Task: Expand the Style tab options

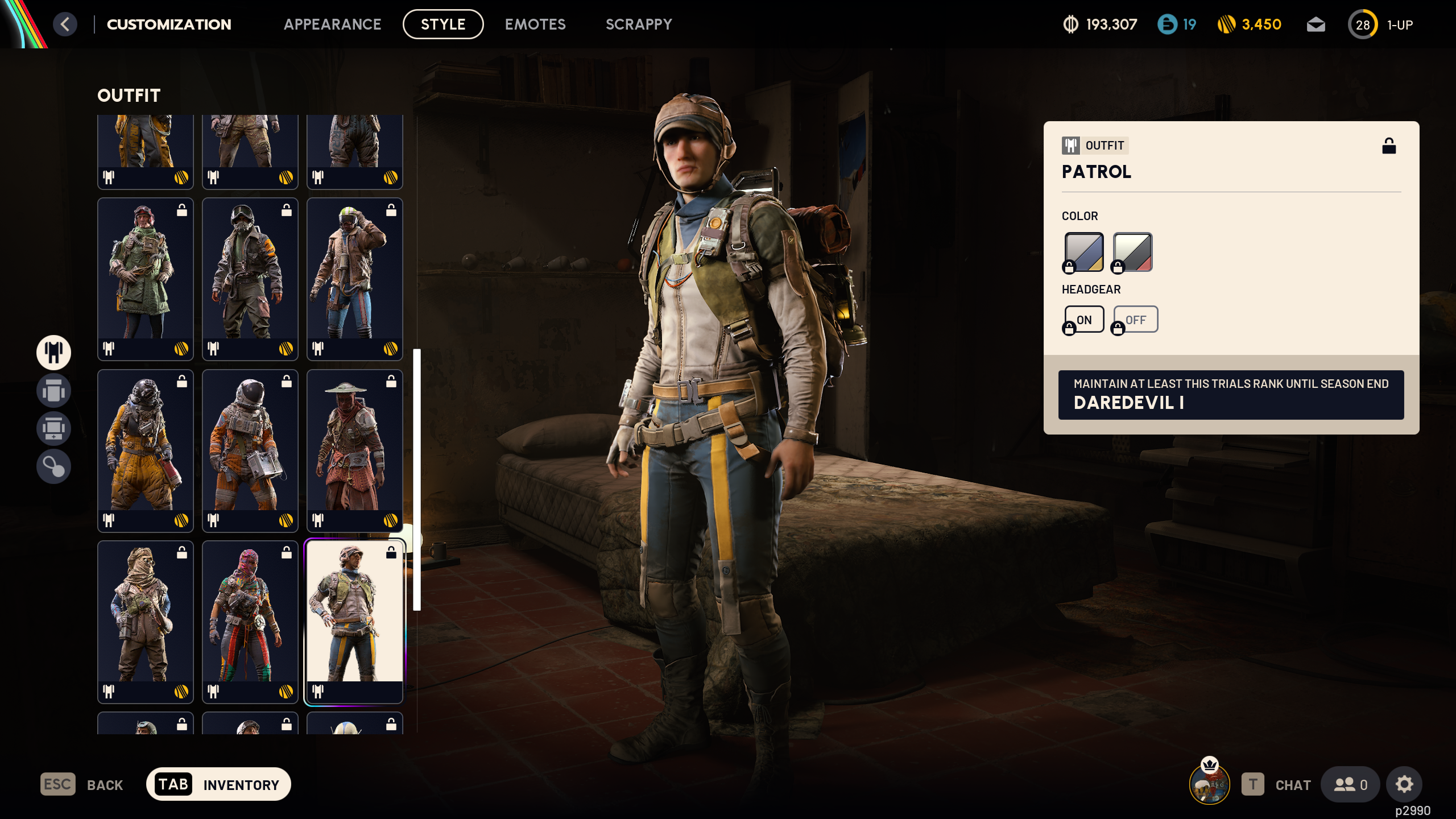Action: [x=443, y=24]
